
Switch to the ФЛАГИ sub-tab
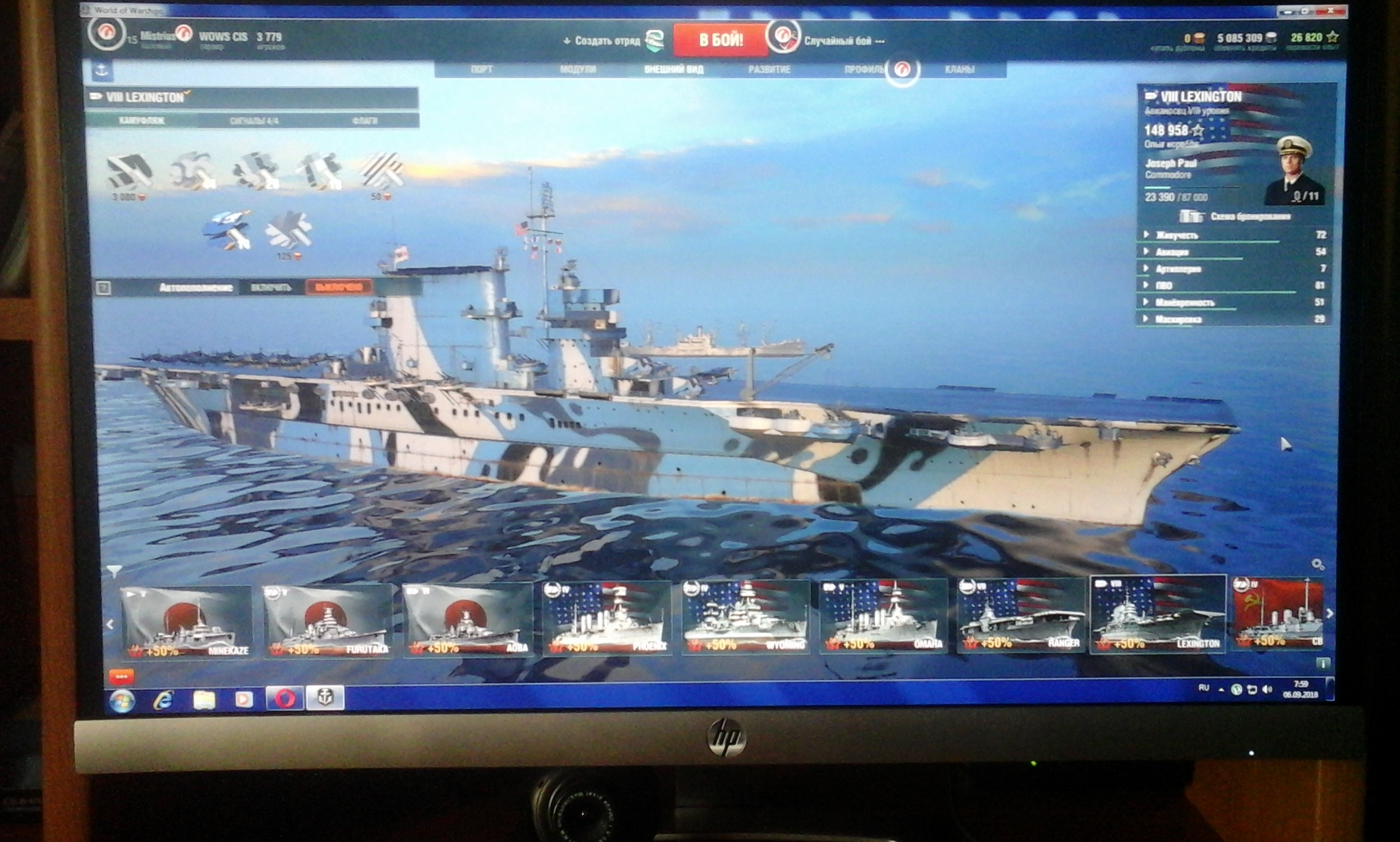click(364, 121)
